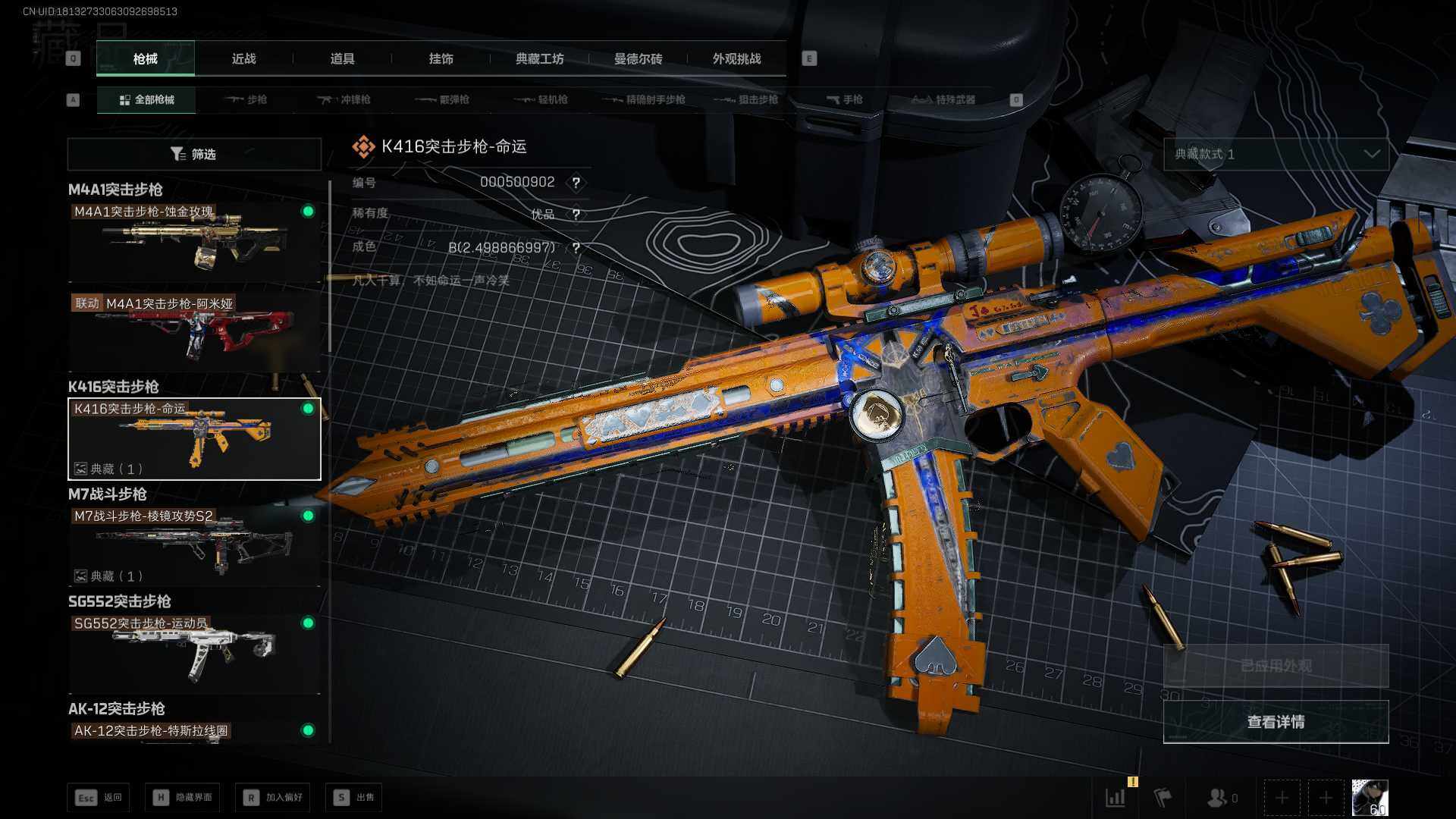Switch to the 外观挑战 tab
Screen dimensions: 1456x819
(736, 59)
